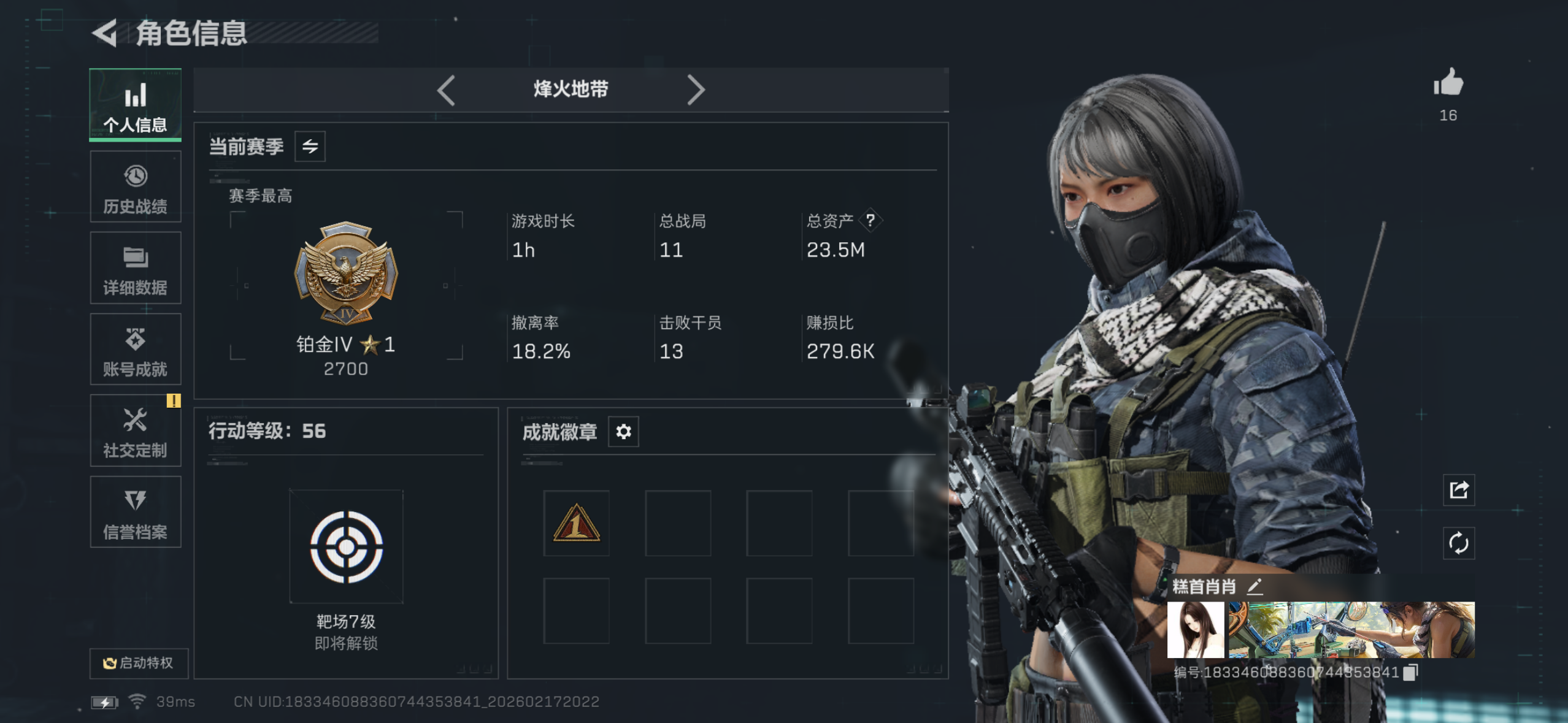View 账号成就 achievements
Viewport: 1568px width, 723px height.
(135, 350)
